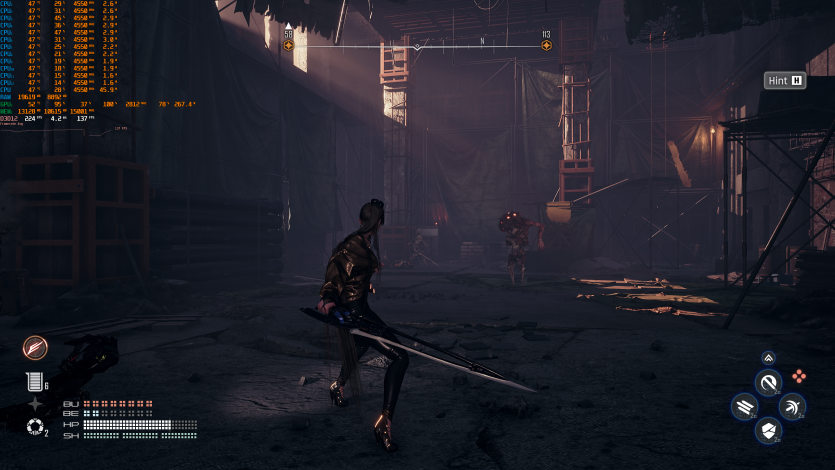Image resolution: width=835 pixels, height=470 pixels.
Task: Activate the arc slash skill on the right
Action: 792,407
